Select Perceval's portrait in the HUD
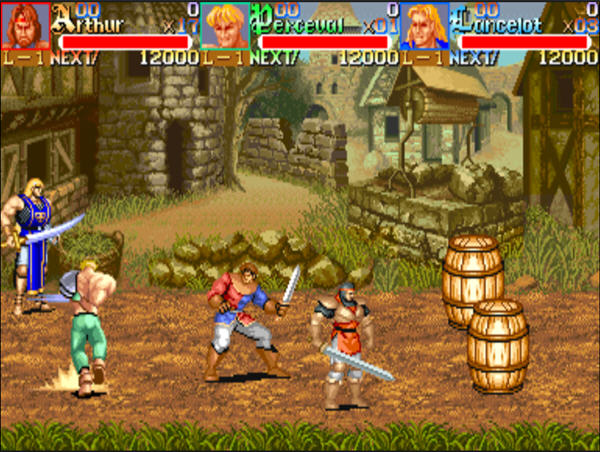 pos(225,26)
